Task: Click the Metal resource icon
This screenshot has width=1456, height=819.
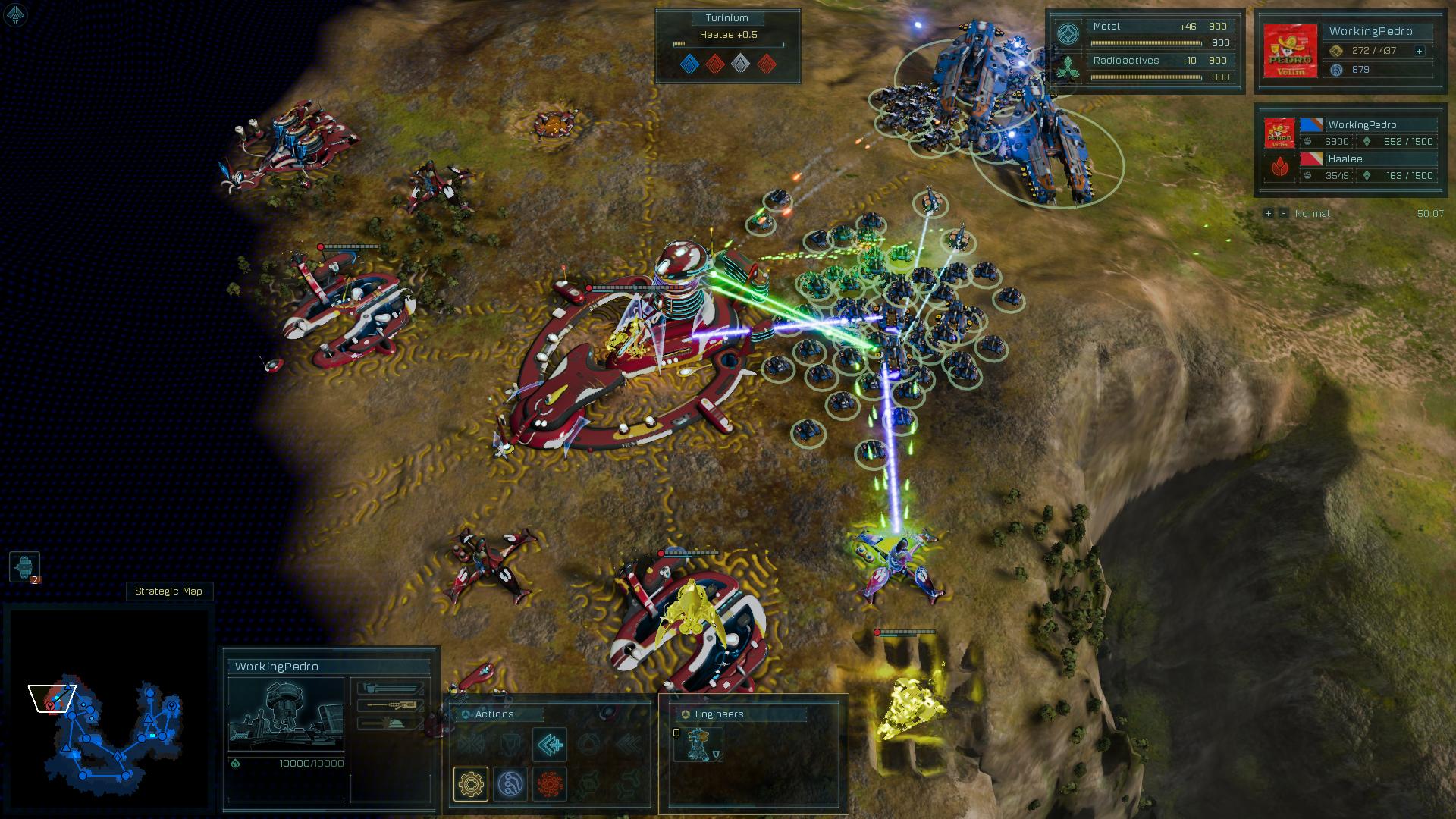Action: 1068,34
